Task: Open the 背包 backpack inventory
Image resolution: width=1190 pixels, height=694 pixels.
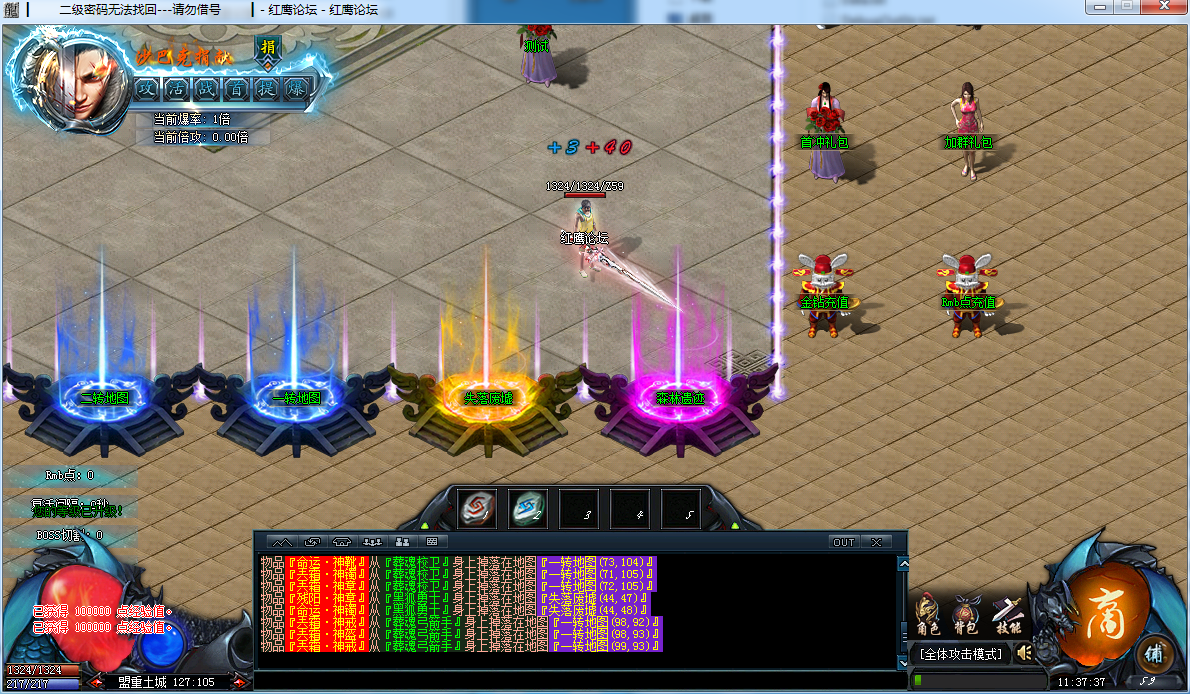Action: click(x=967, y=614)
